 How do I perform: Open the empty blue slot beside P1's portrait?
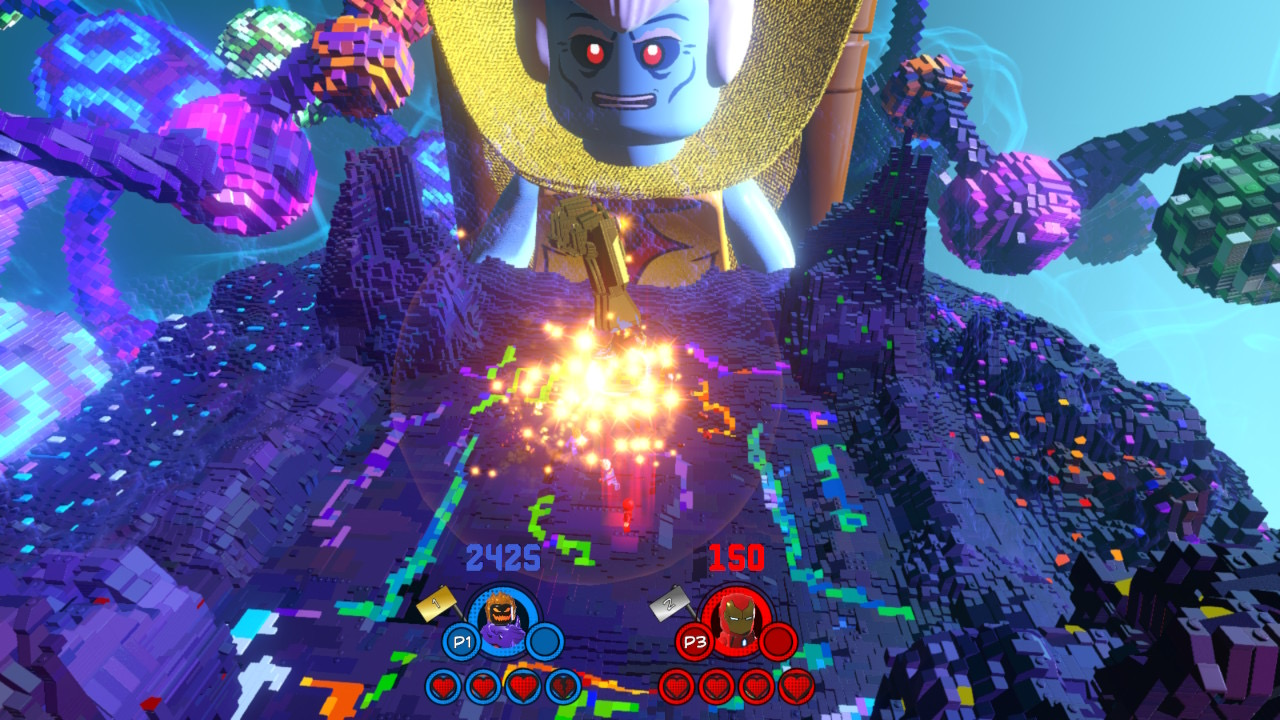click(x=546, y=639)
